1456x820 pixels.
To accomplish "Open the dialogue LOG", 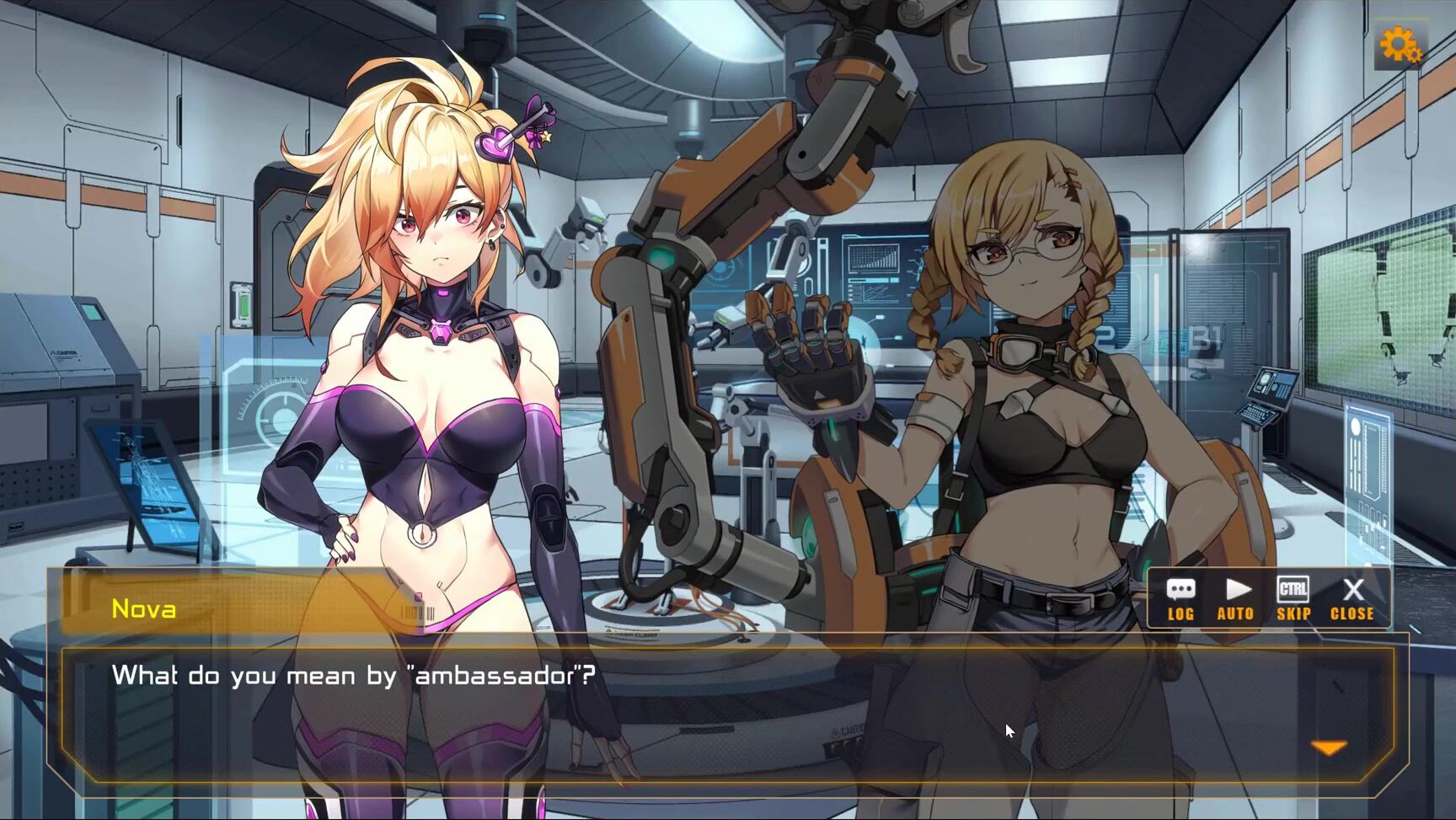I will (x=1180, y=599).
